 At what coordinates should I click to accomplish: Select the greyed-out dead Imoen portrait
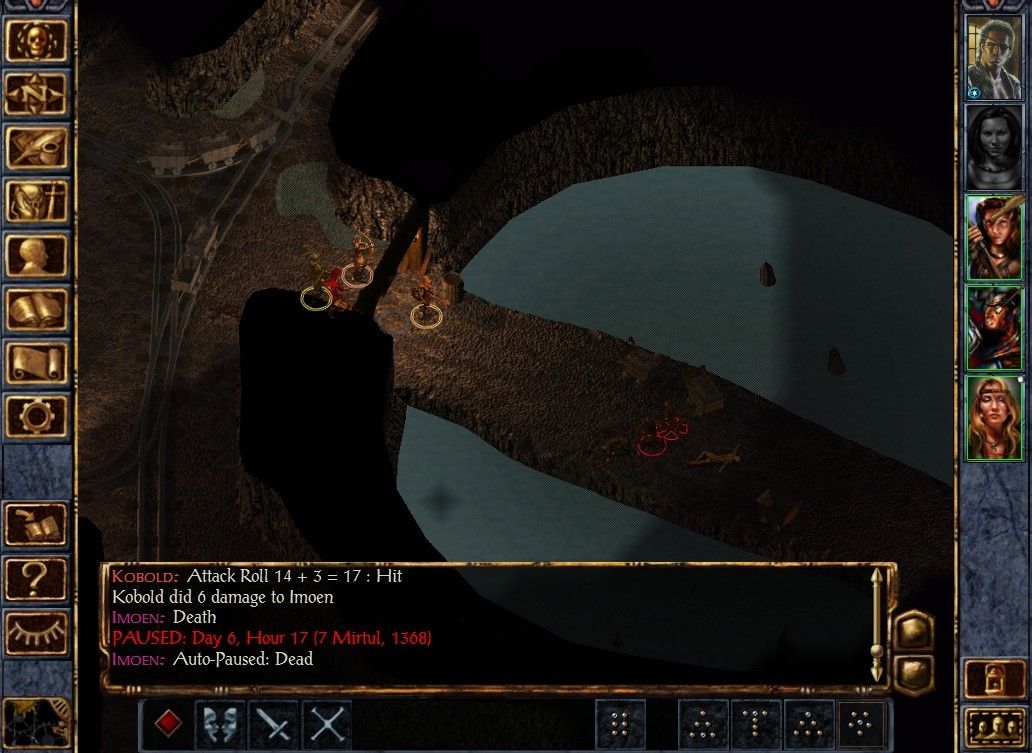(993, 146)
